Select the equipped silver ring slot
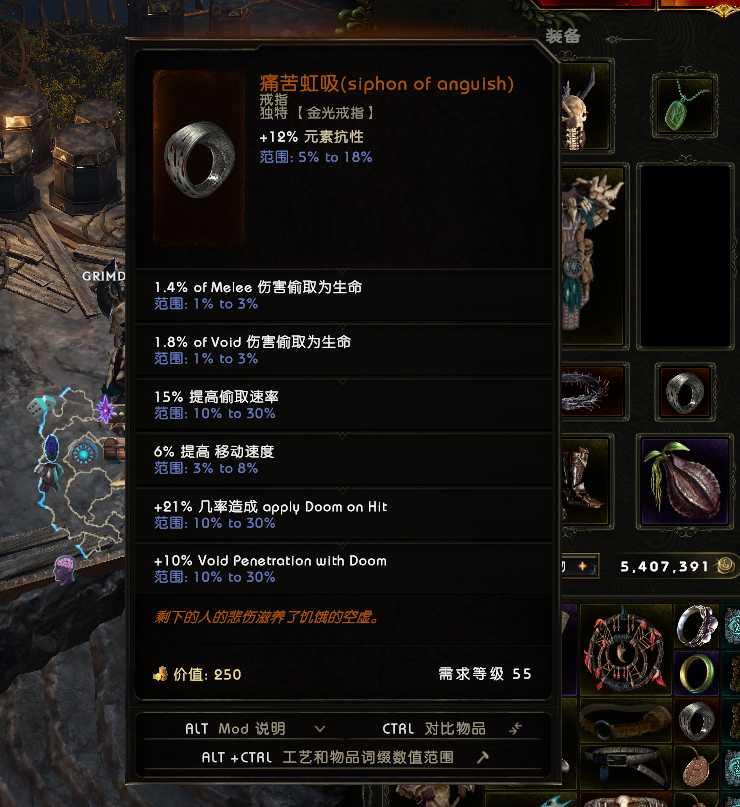 (685, 392)
